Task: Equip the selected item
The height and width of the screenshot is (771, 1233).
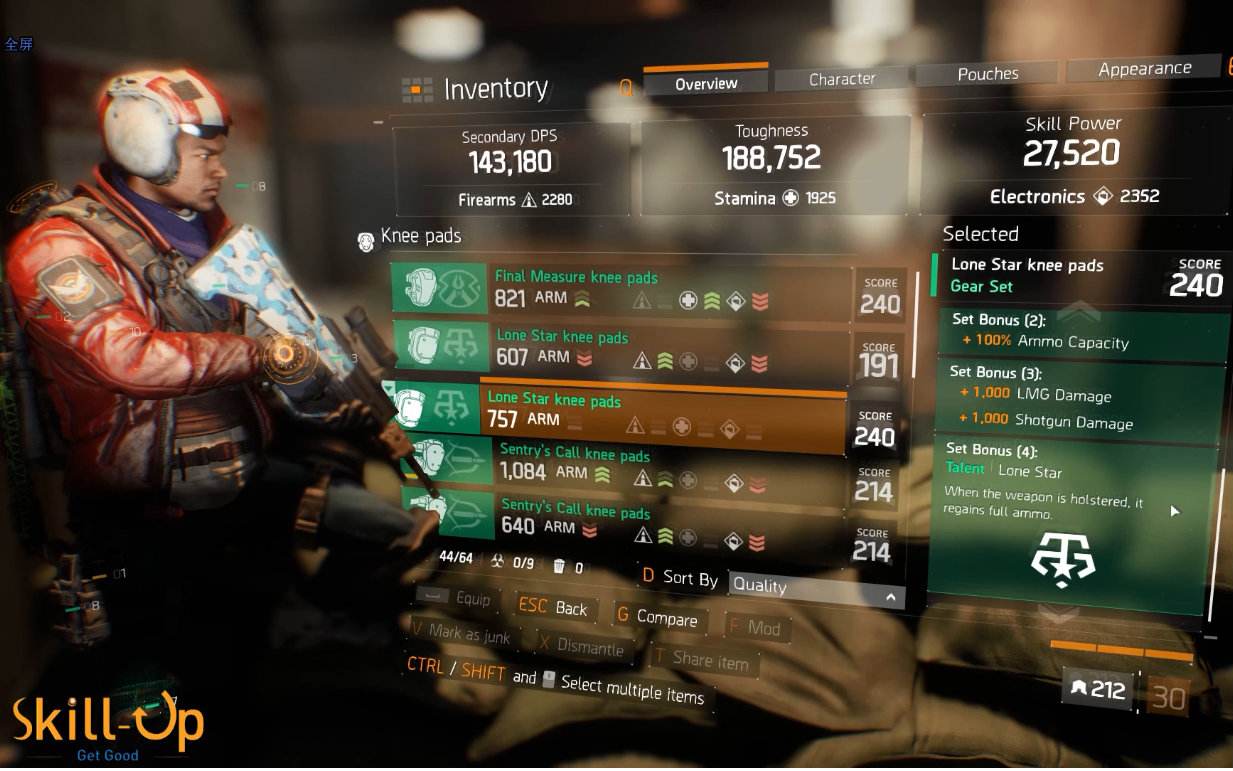Action: 458,598
